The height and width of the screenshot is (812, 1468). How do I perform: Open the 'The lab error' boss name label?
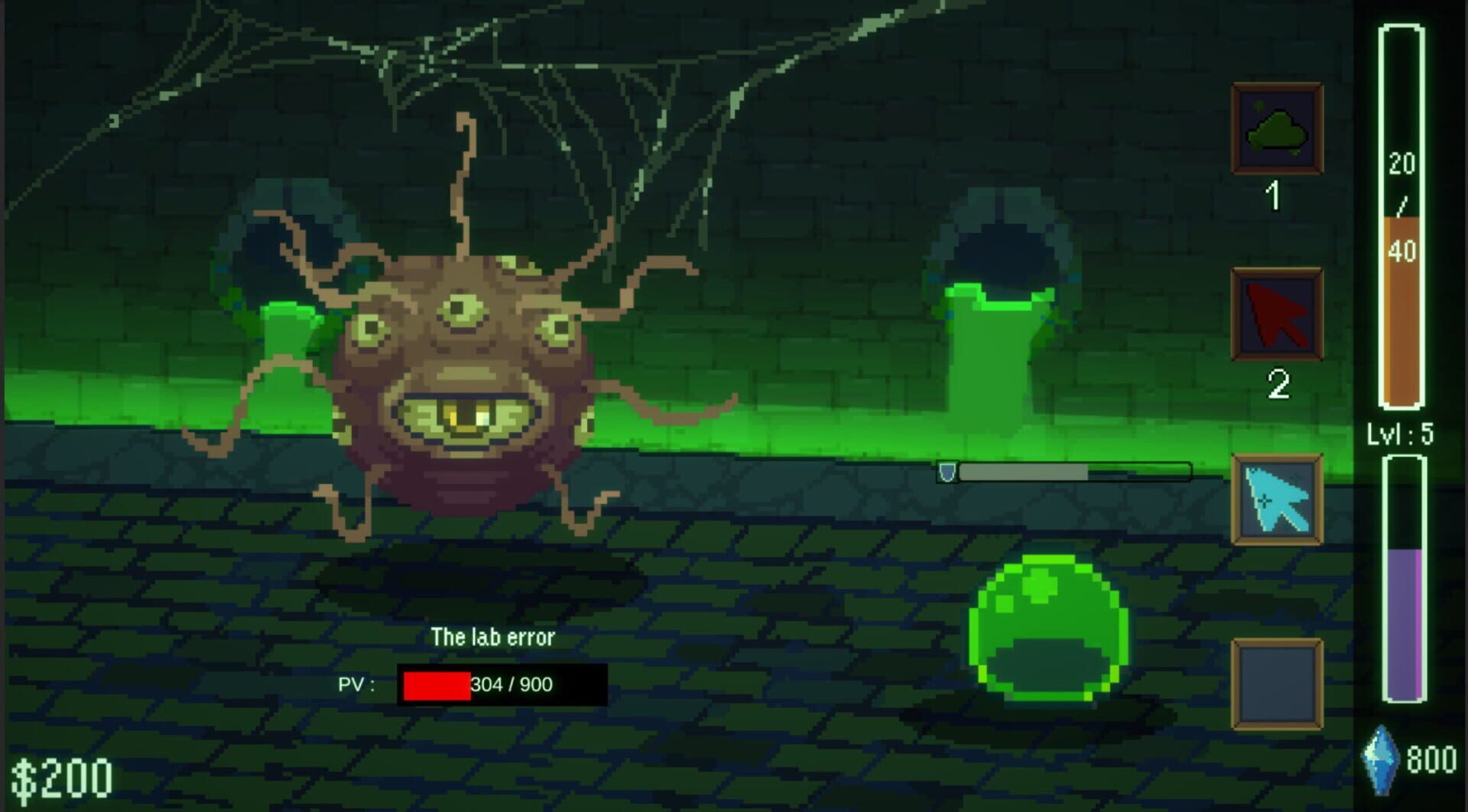pyautogui.click(x=495, y=636)
